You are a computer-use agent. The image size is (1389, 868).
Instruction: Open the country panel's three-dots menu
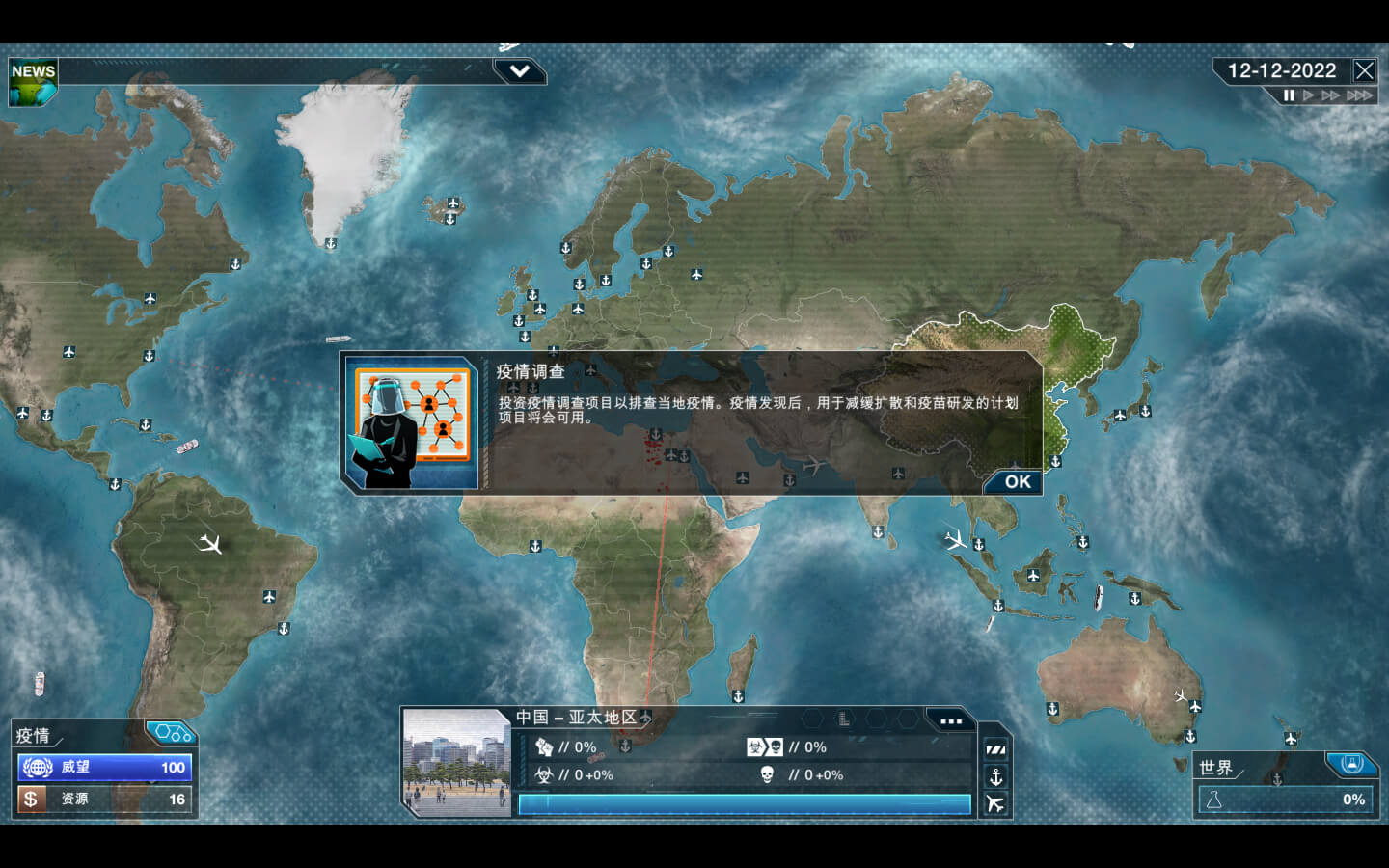pos(950,720)
